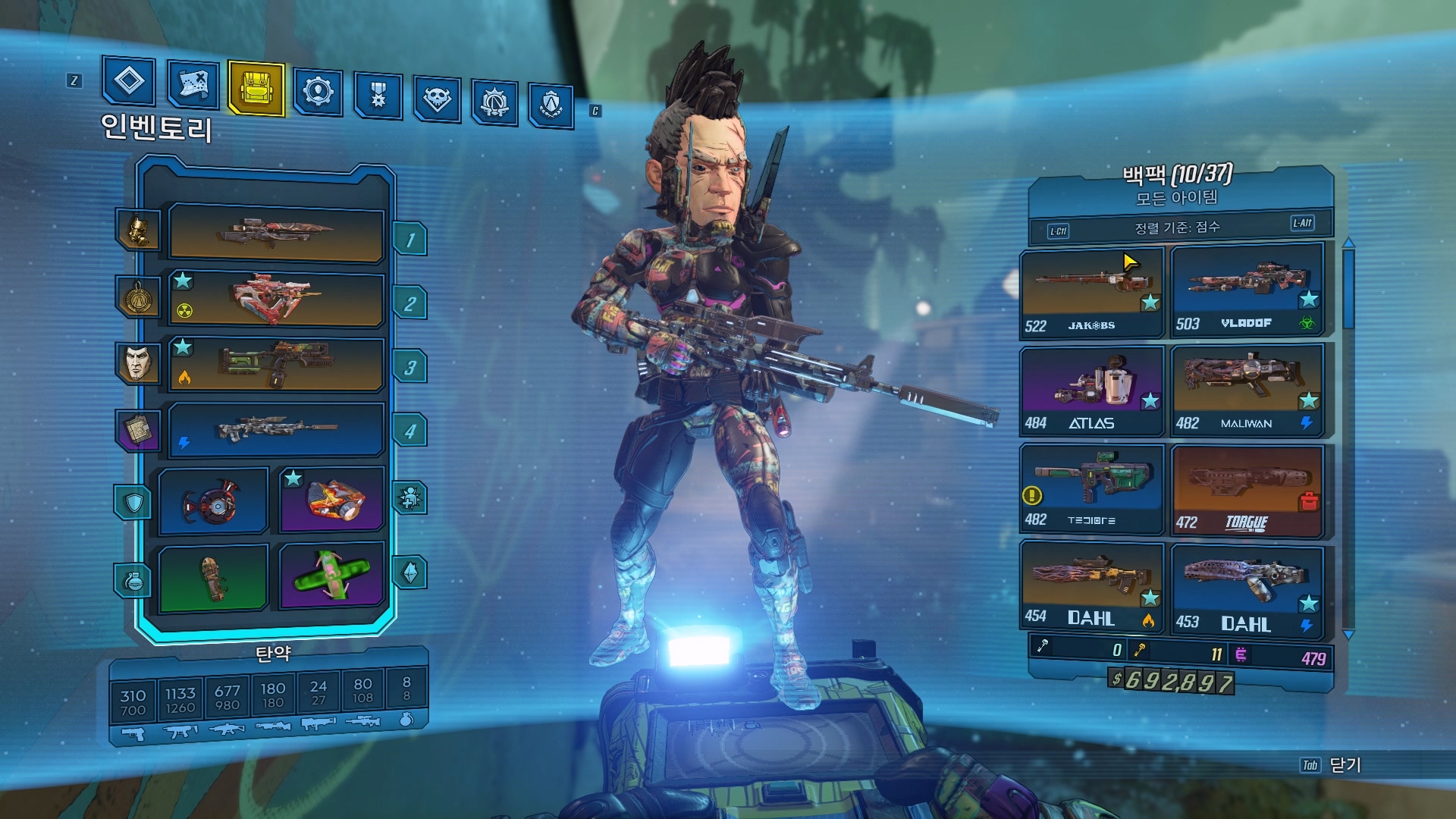Select the equipped shield slot
Viewport: 1456px width, 819px height.
point(214,501)
